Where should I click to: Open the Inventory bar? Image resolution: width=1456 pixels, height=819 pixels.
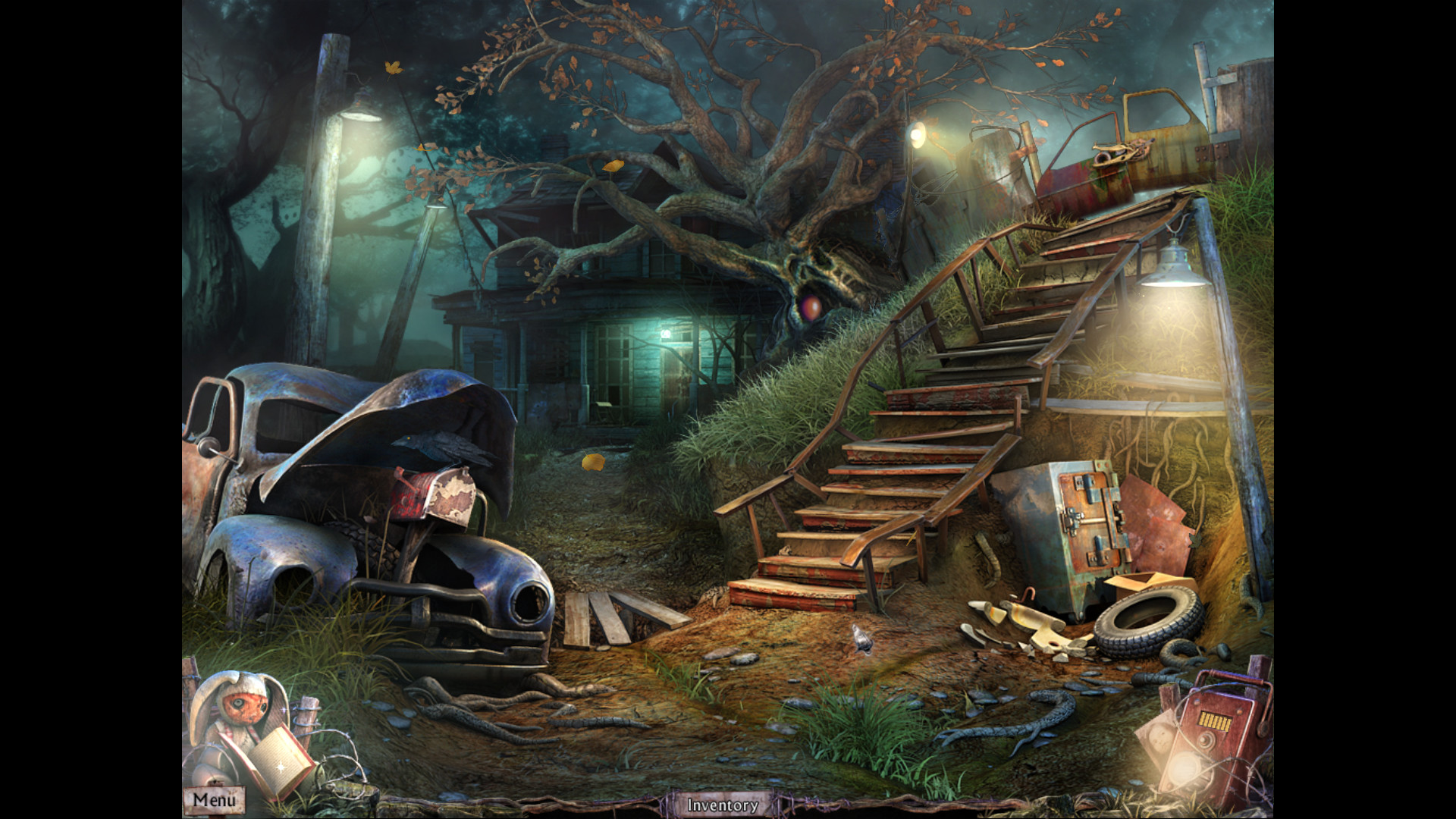[x=720, y=805]
